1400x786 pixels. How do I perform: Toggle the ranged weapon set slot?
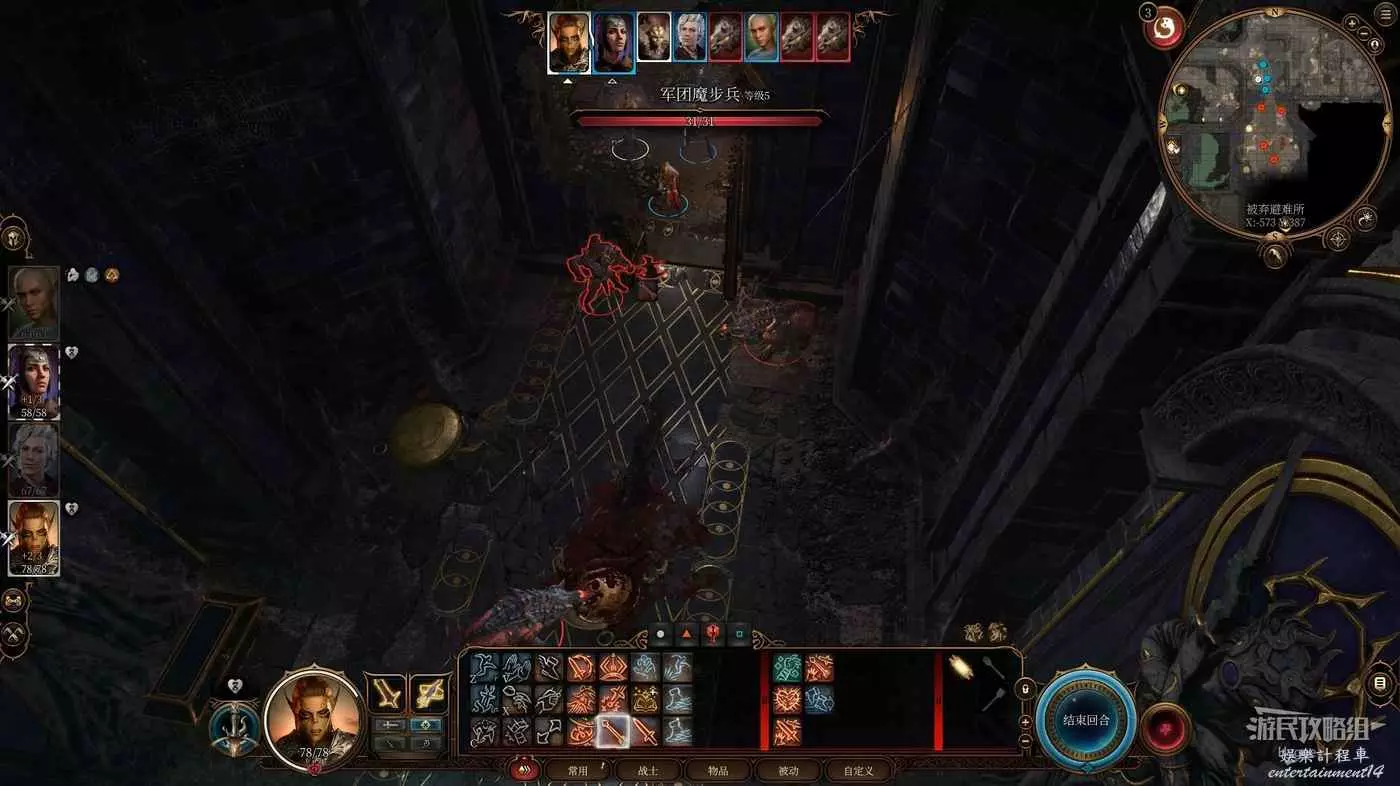[428, 693]
